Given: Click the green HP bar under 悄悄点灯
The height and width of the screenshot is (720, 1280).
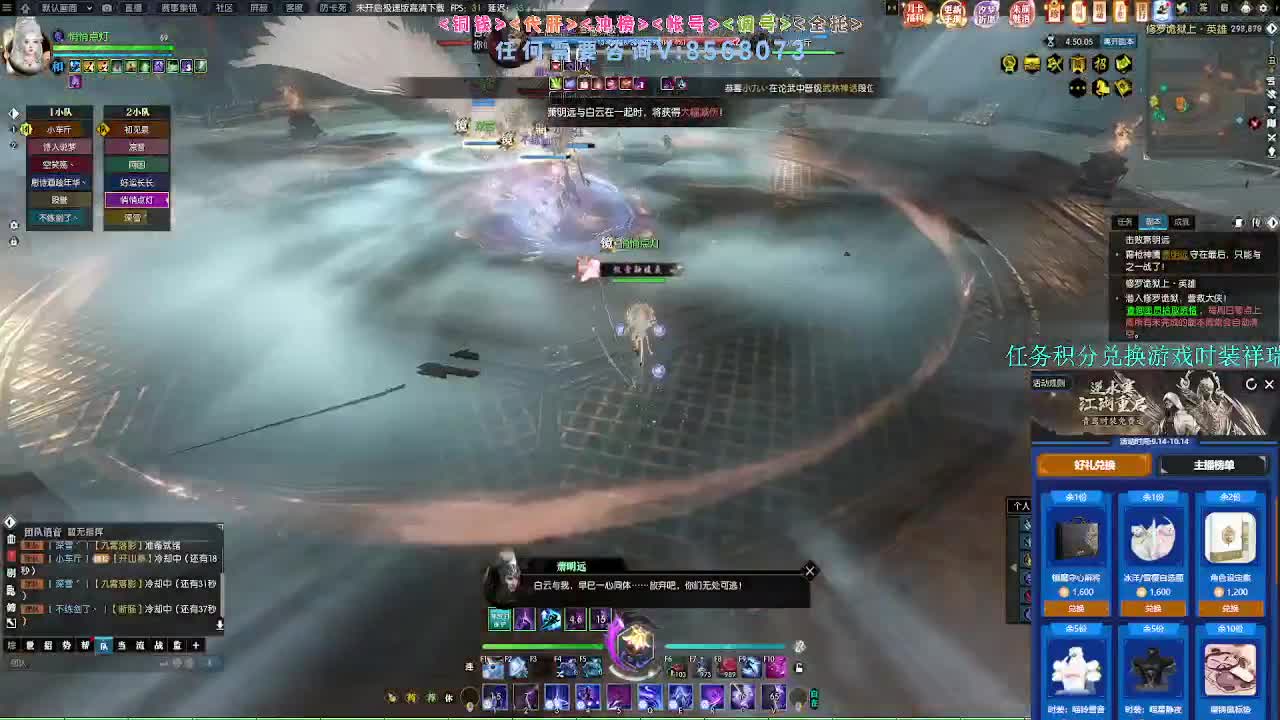Looking at the screenshot, I should click(638, 280).
